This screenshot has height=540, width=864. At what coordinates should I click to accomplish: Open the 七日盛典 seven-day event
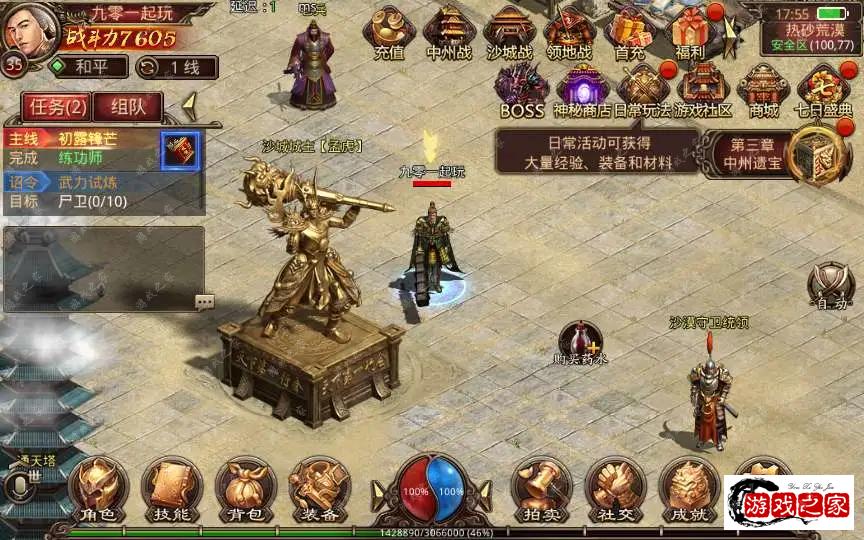[824, 90]
